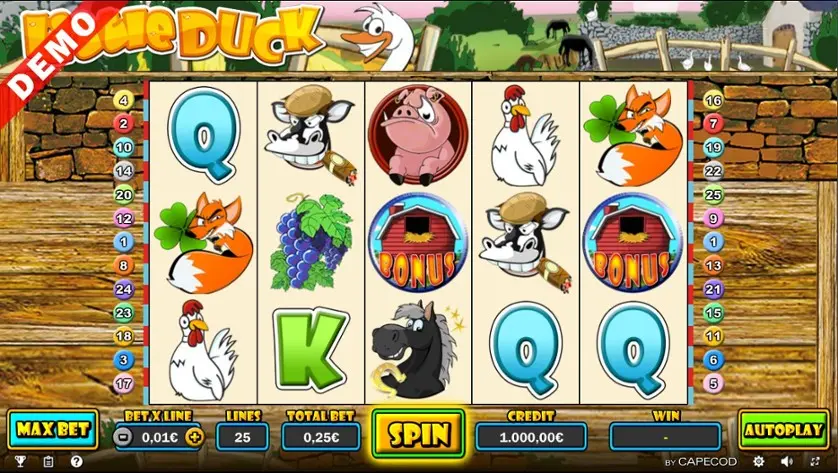Select the payline 17 marker

tap(124, 384)
